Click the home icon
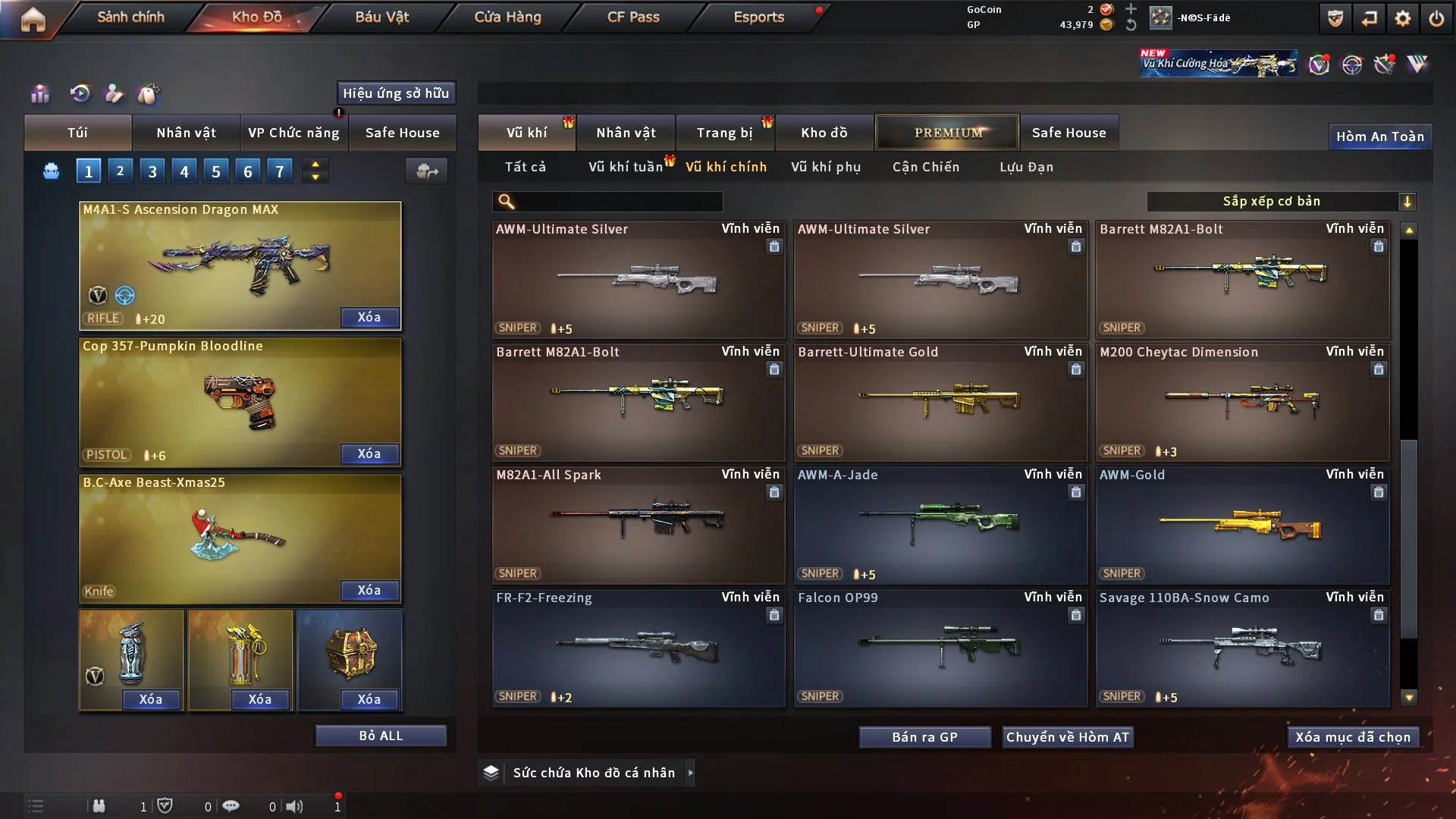 pos(33,18)
